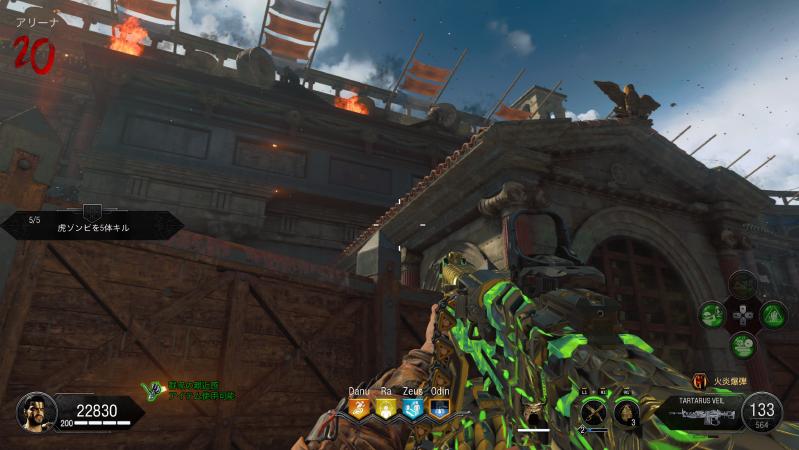799x450 pixels.
Task: Select the Ra perk icon
Action: click(385, 408)
